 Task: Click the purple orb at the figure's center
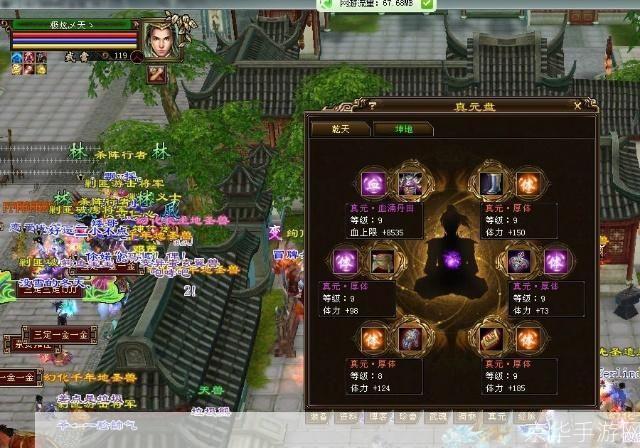click(454, 260)
